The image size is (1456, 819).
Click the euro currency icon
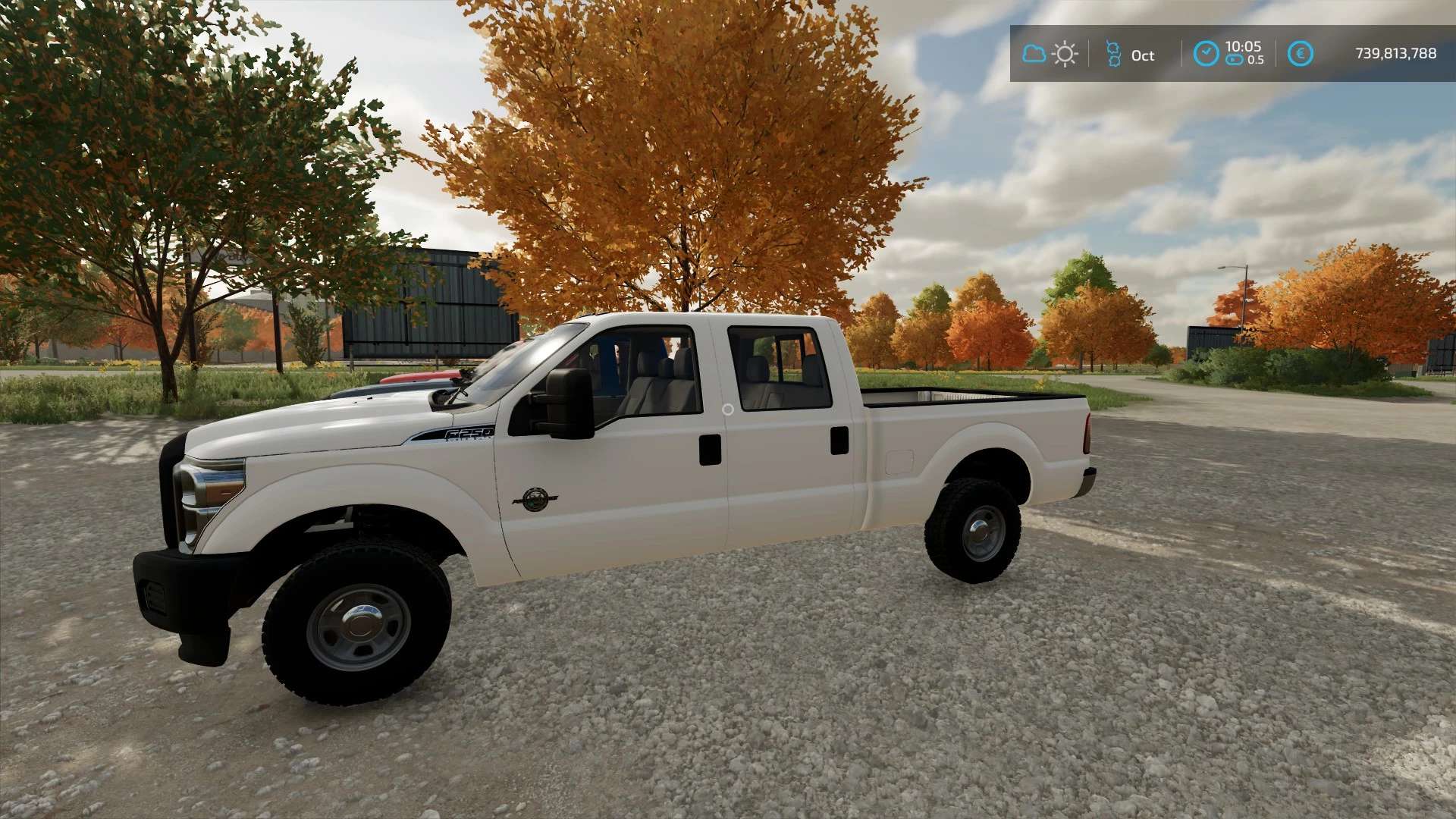pyautogui.click(x=1301, y=54)
